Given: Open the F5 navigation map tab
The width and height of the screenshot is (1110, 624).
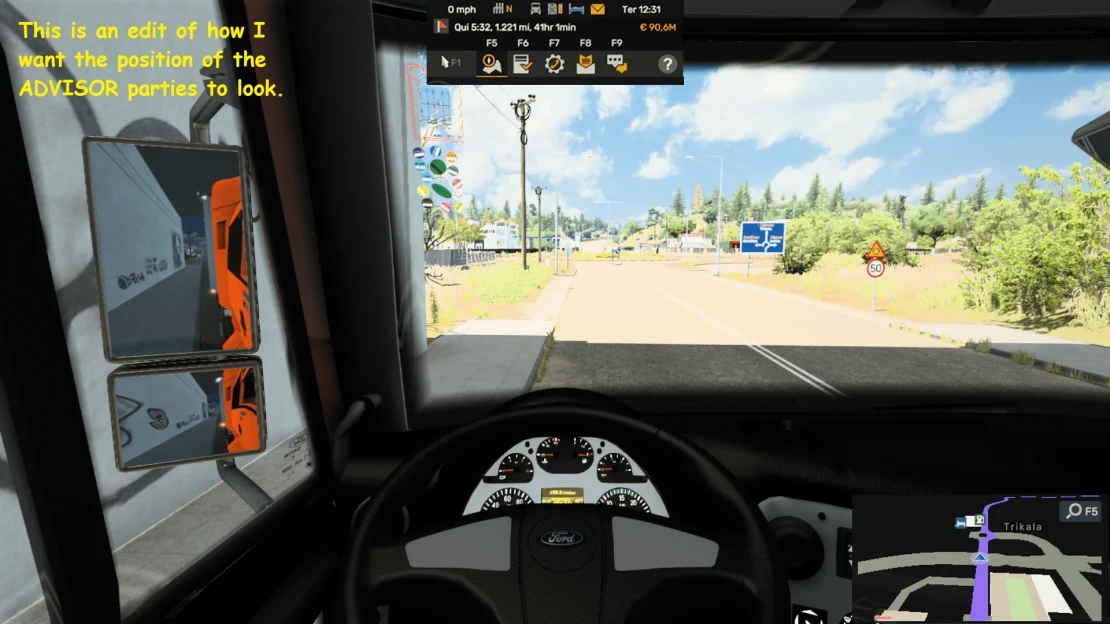Looking at the screenshot, I should tap(491, 64).
